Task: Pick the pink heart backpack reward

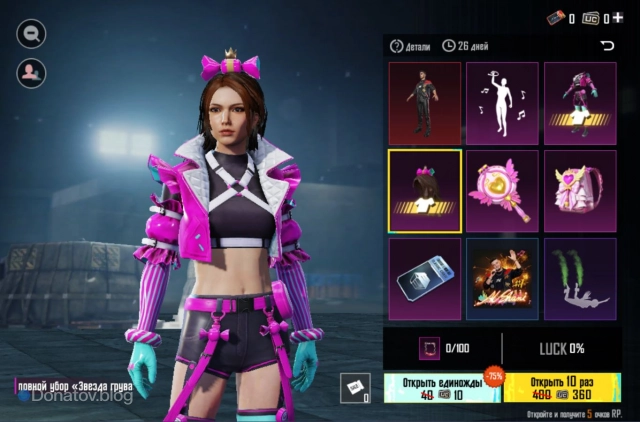Action: [580, 191]
